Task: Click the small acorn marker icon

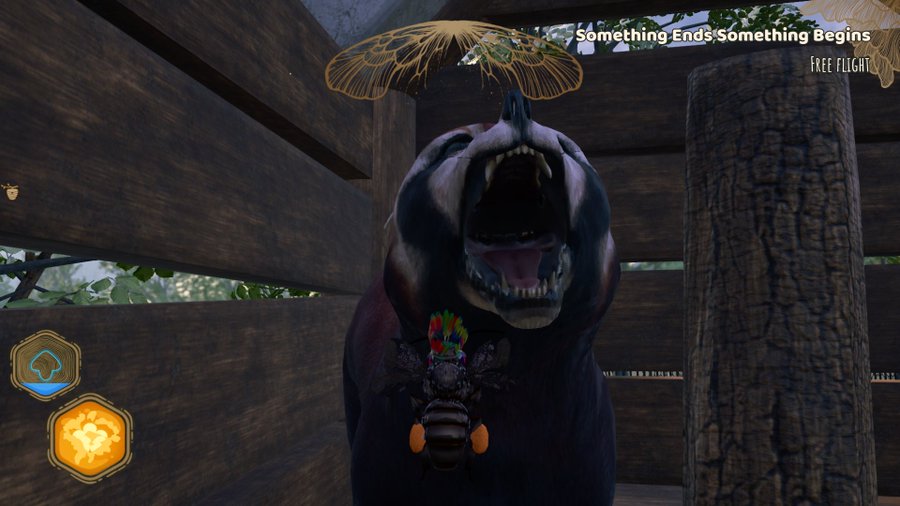Action: click(10, 190)
